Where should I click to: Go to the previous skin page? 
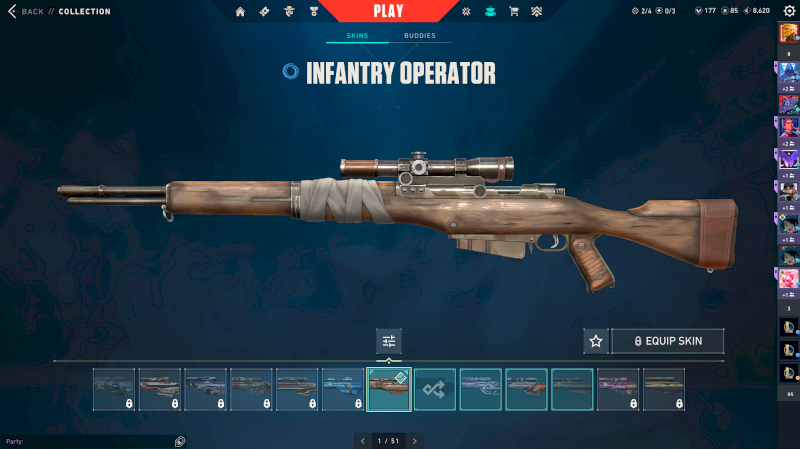point(362,440)
